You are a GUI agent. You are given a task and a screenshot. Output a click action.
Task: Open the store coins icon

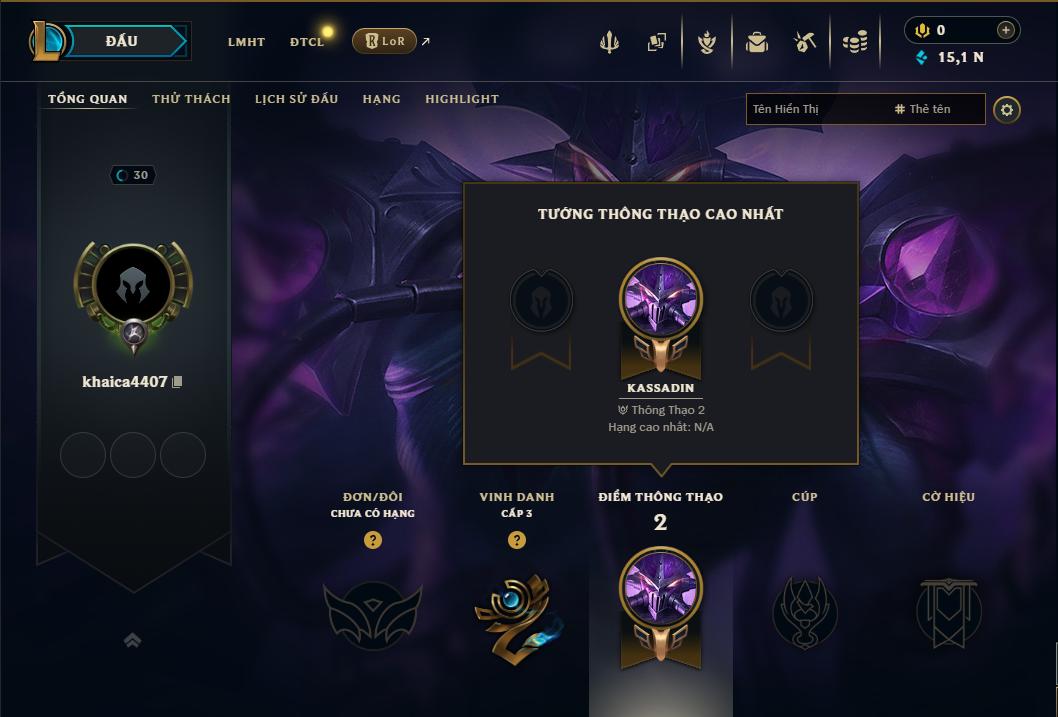[854, 42]
